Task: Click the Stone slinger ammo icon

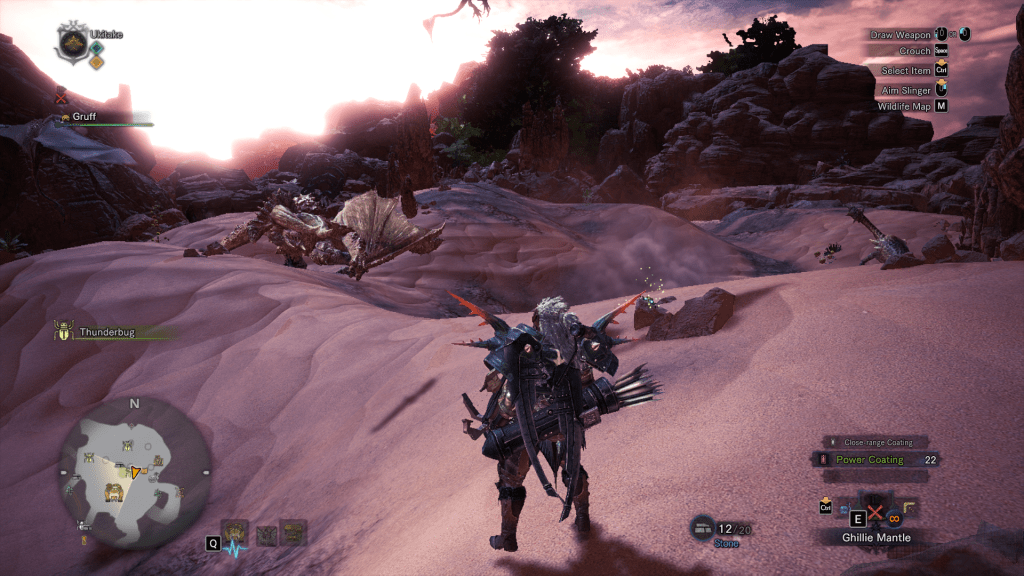Action: coord(703,526)
